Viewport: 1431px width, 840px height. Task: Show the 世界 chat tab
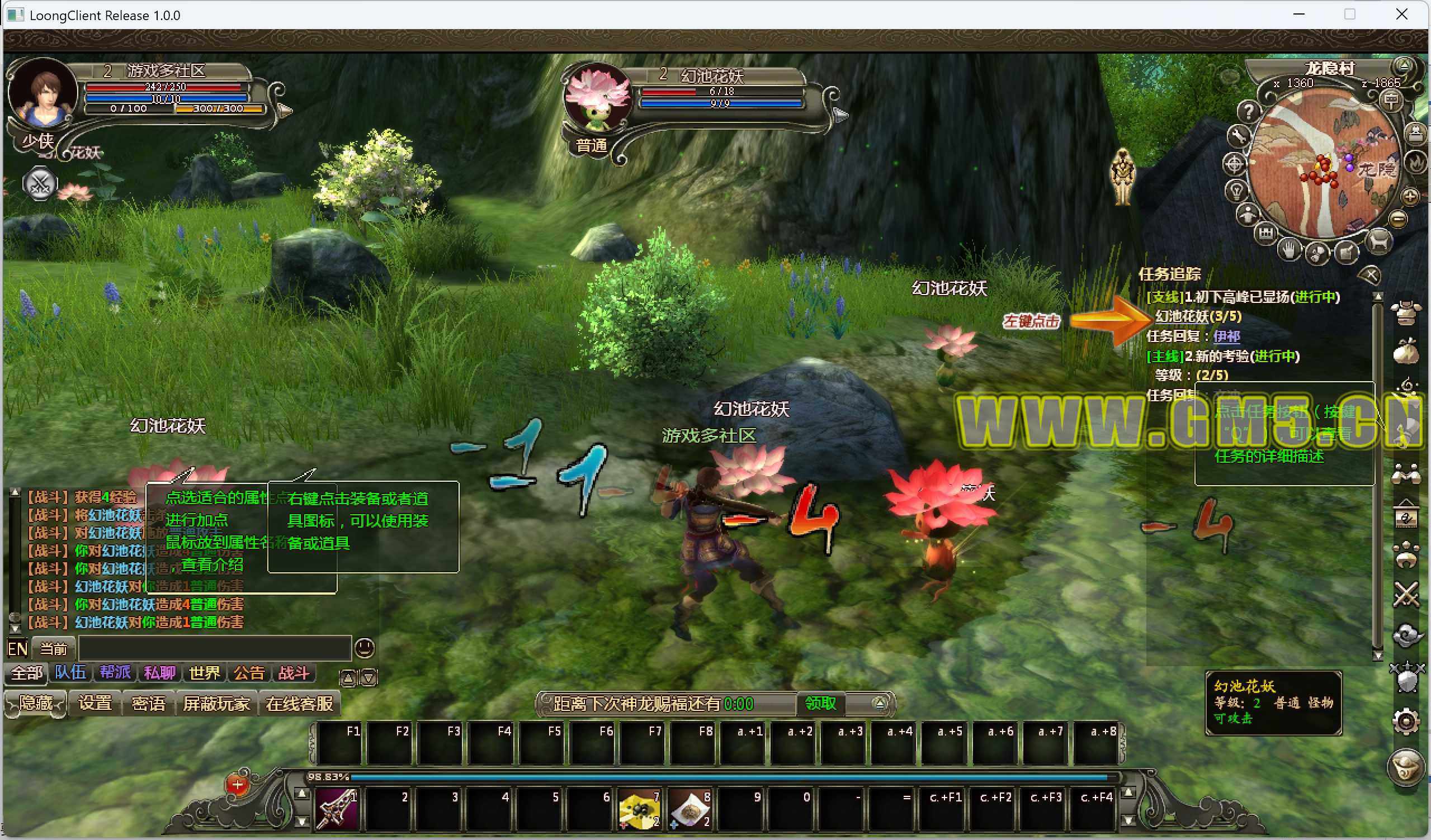[x=205, y=673]
